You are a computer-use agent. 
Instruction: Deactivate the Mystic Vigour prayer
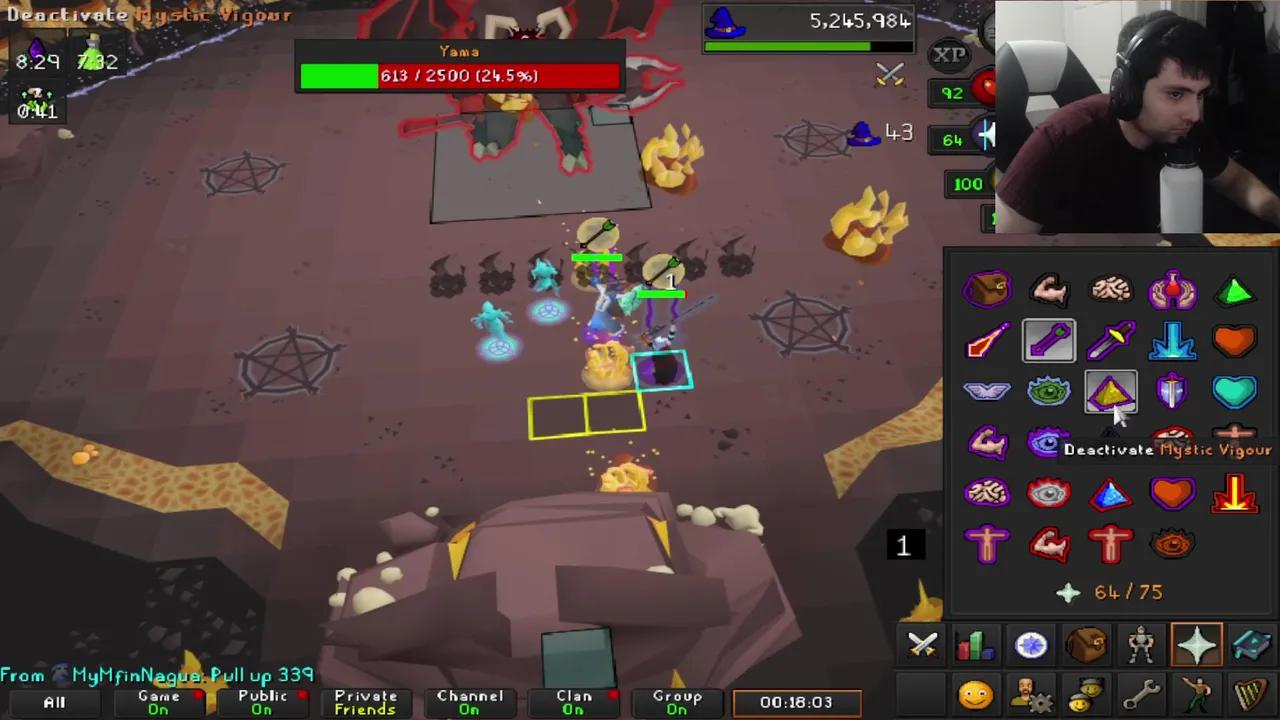pyautogui.click(x=1113, y=393)
